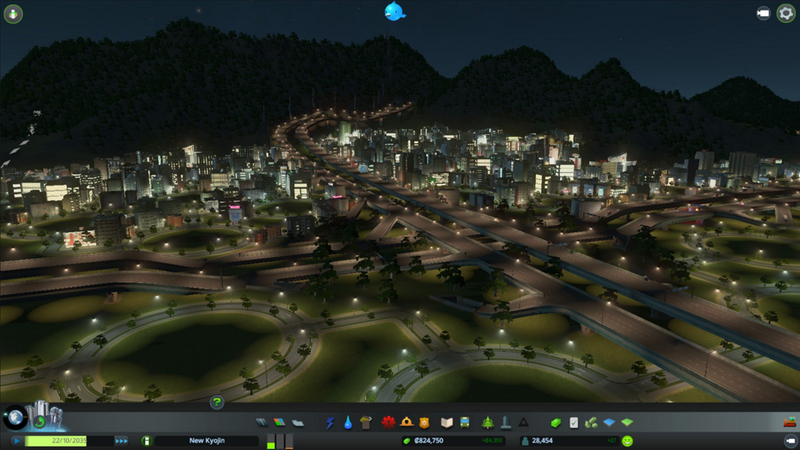
Task: Open the Economy money panel
Action: pyautogui.click(x=556, y=423)
